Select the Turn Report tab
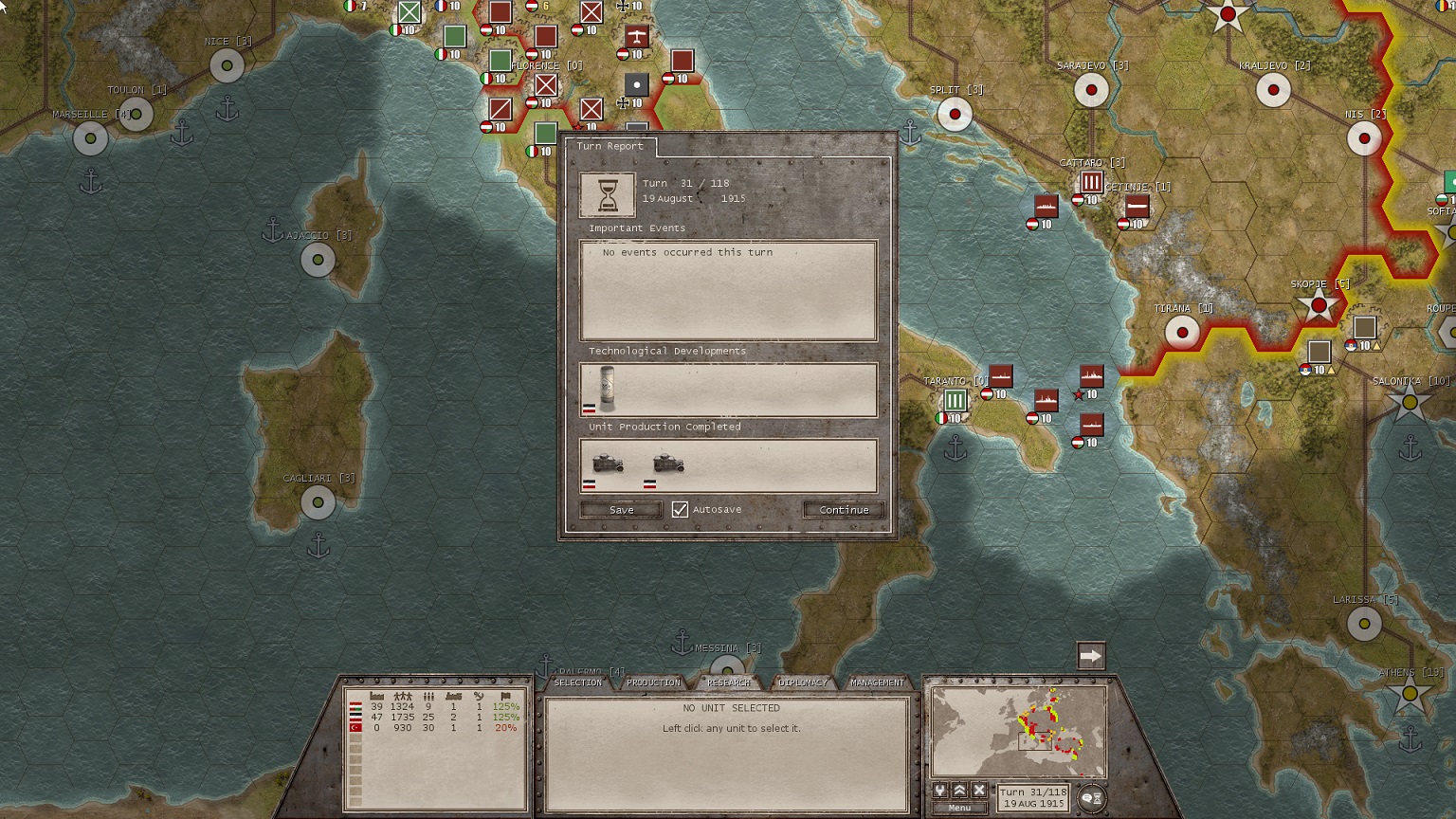 pos(610,146)
